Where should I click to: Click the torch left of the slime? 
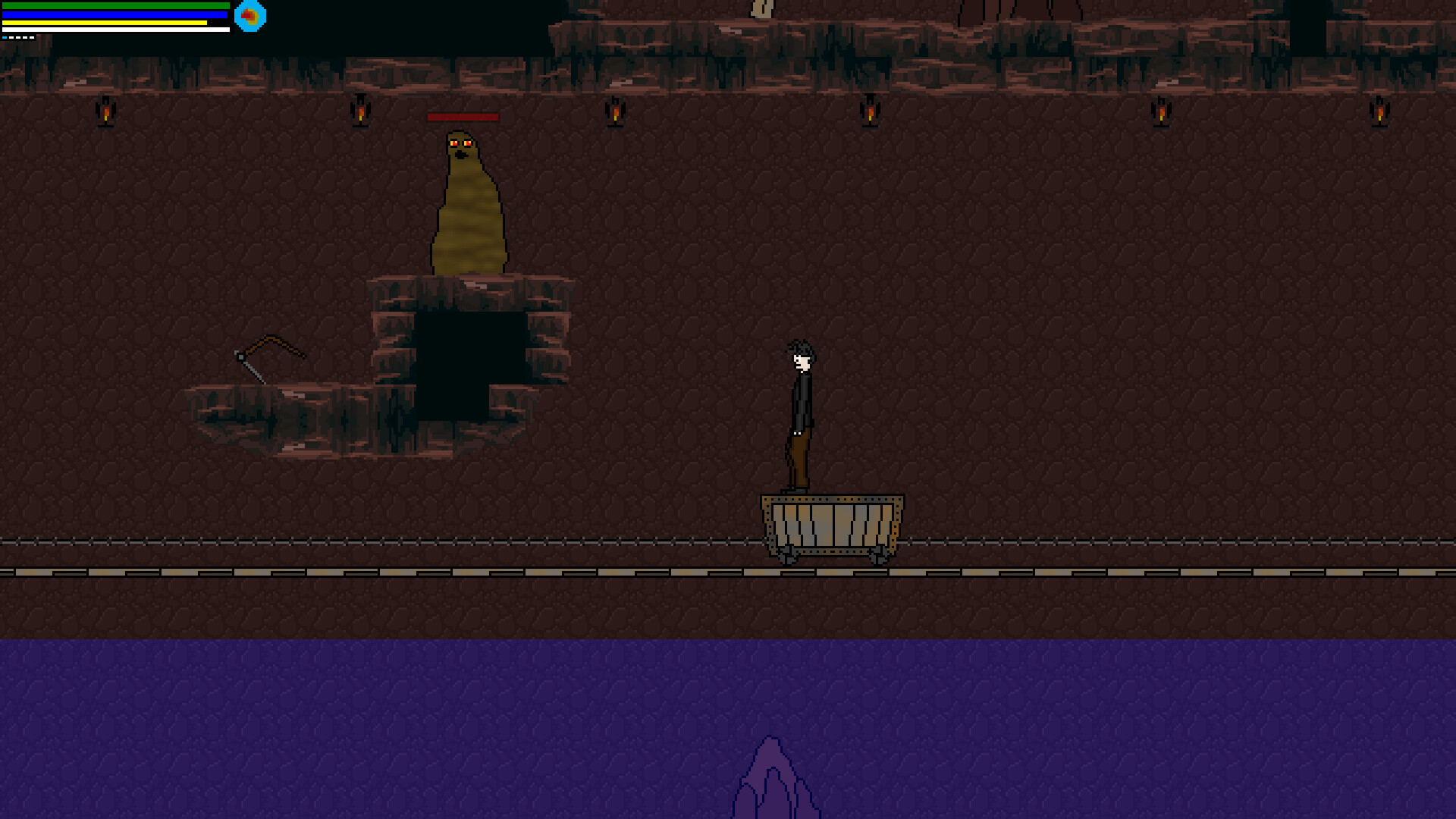(360, 112)
